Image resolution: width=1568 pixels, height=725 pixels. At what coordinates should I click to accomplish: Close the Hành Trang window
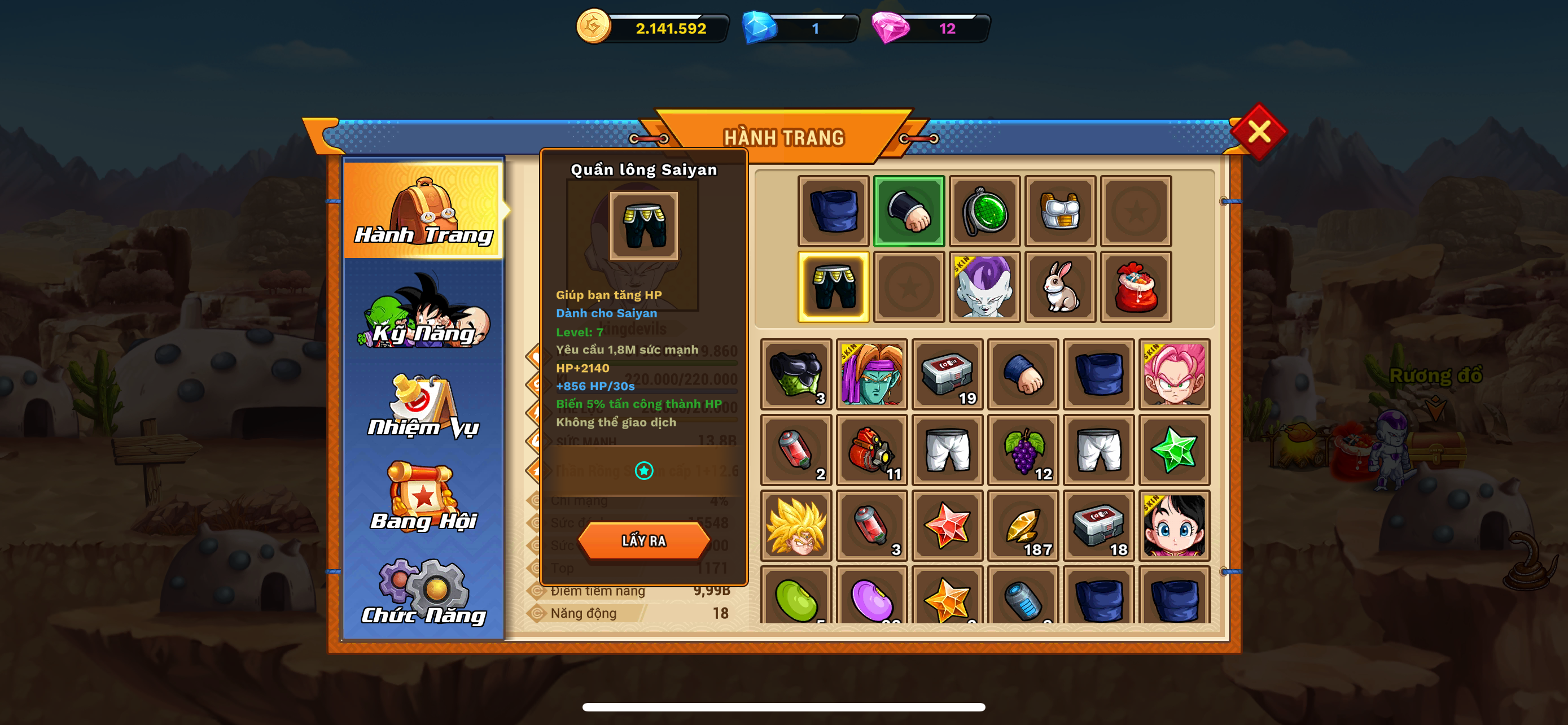(x=1258, y=132)
